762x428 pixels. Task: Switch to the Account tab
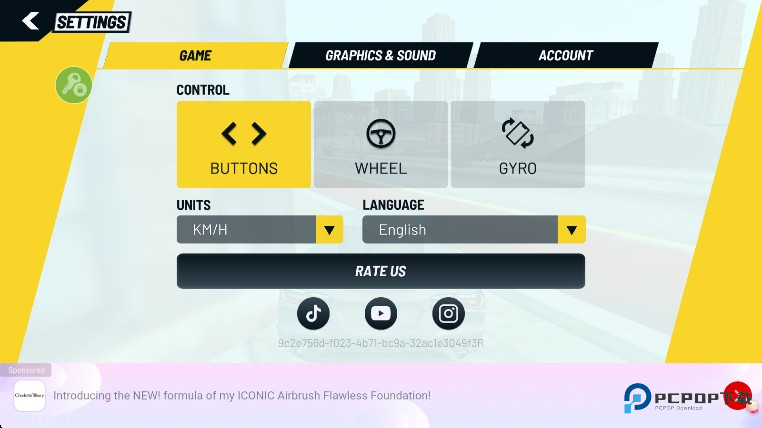pyautogui.click(x=565, y=56)
